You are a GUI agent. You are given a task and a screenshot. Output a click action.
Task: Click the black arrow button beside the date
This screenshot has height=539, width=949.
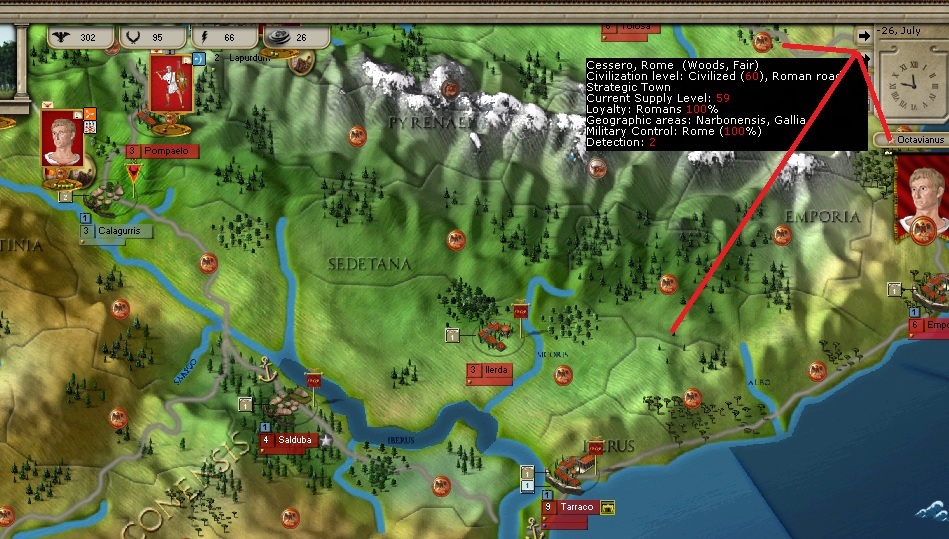tap(863, 33)
